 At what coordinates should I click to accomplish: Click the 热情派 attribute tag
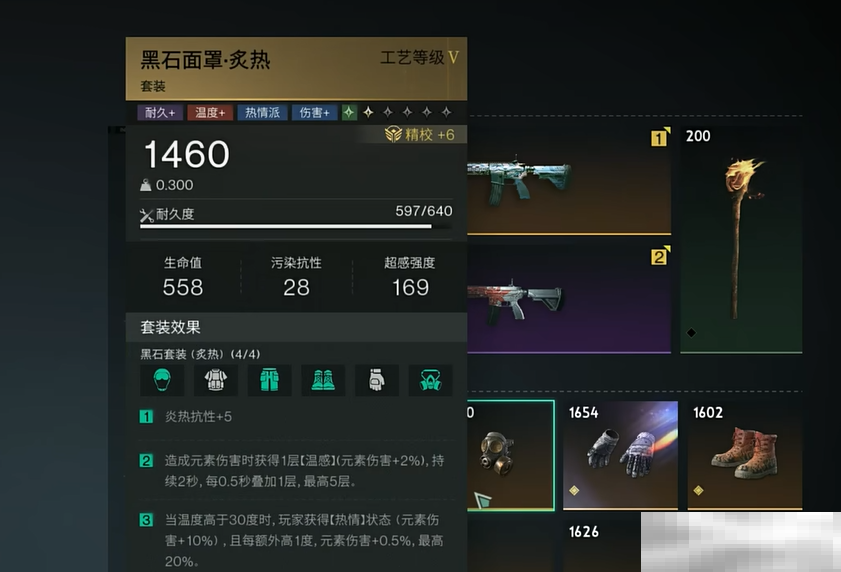click(262, 113)
